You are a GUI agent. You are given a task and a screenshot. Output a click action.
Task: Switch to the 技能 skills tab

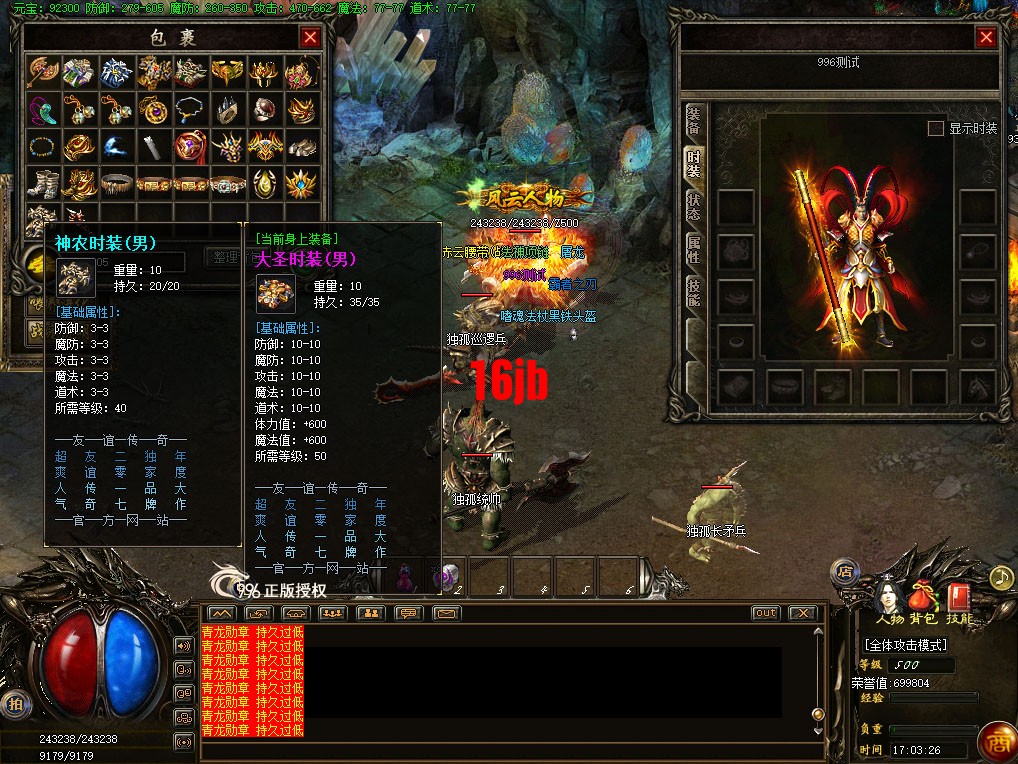pyautogui.click(x=694, y=291)
